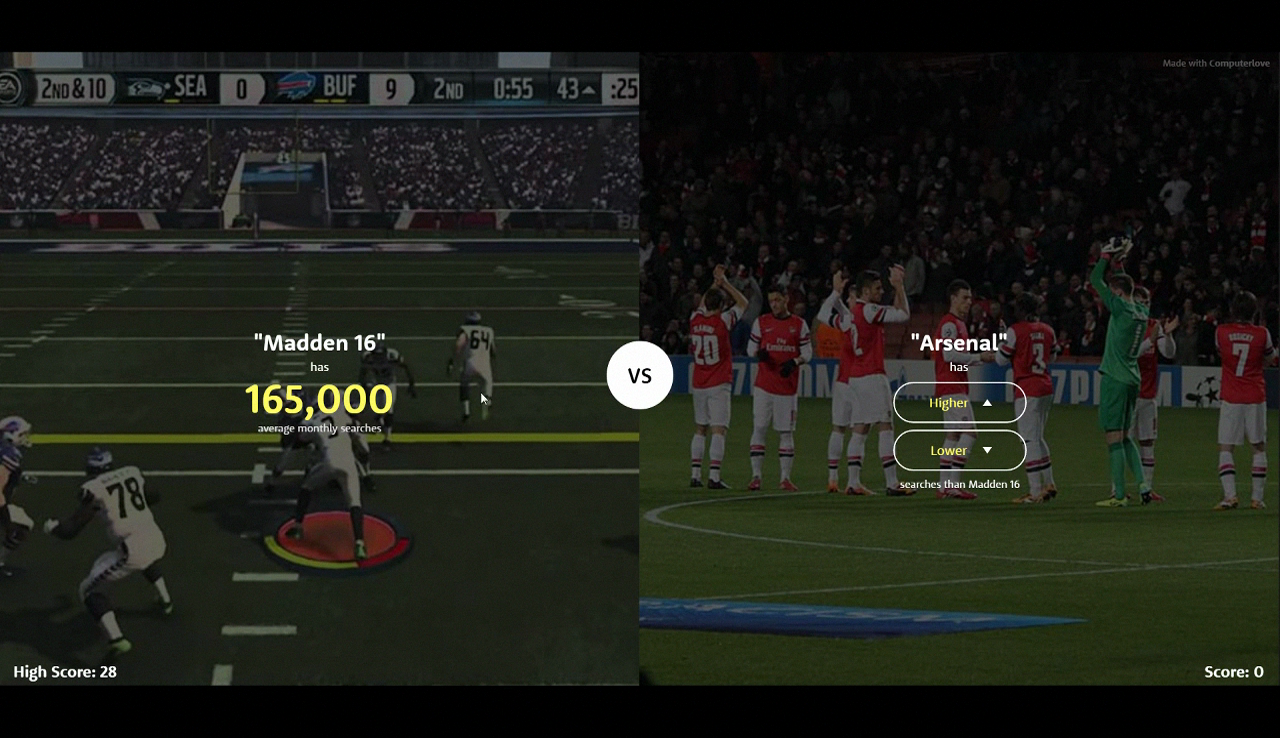Open the Made with Computerlove link
The width and height of the screenshot is (1280, 738).
[1215, 64]
